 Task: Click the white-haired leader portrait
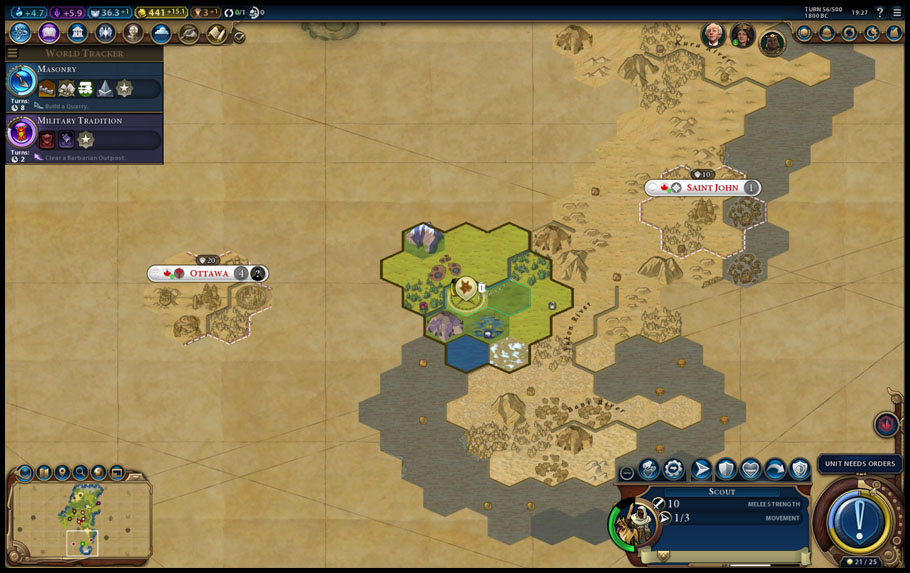[x=713, y=36]
